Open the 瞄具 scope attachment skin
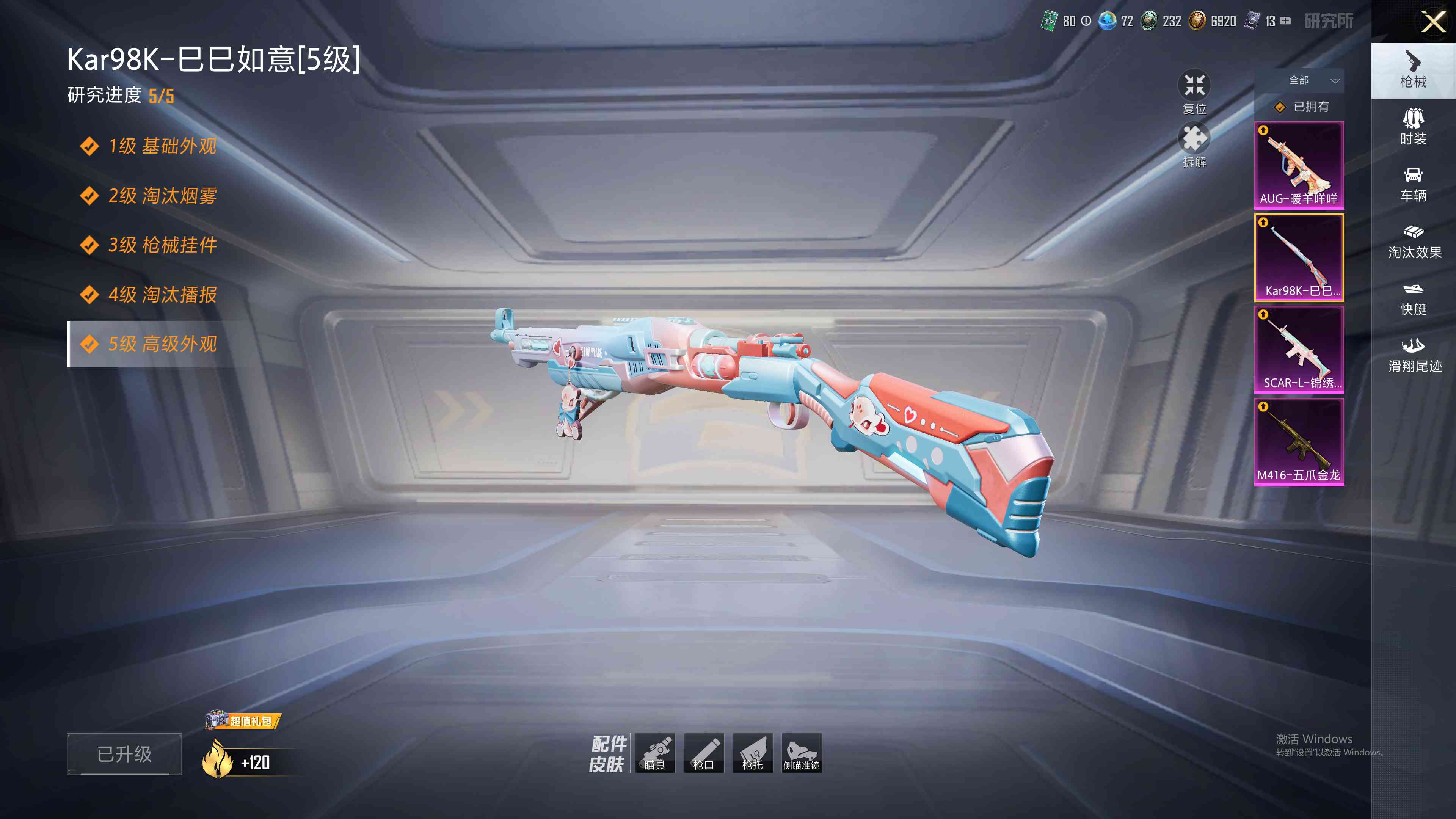The image size is (1456, 819). click(x=655, y=753)
